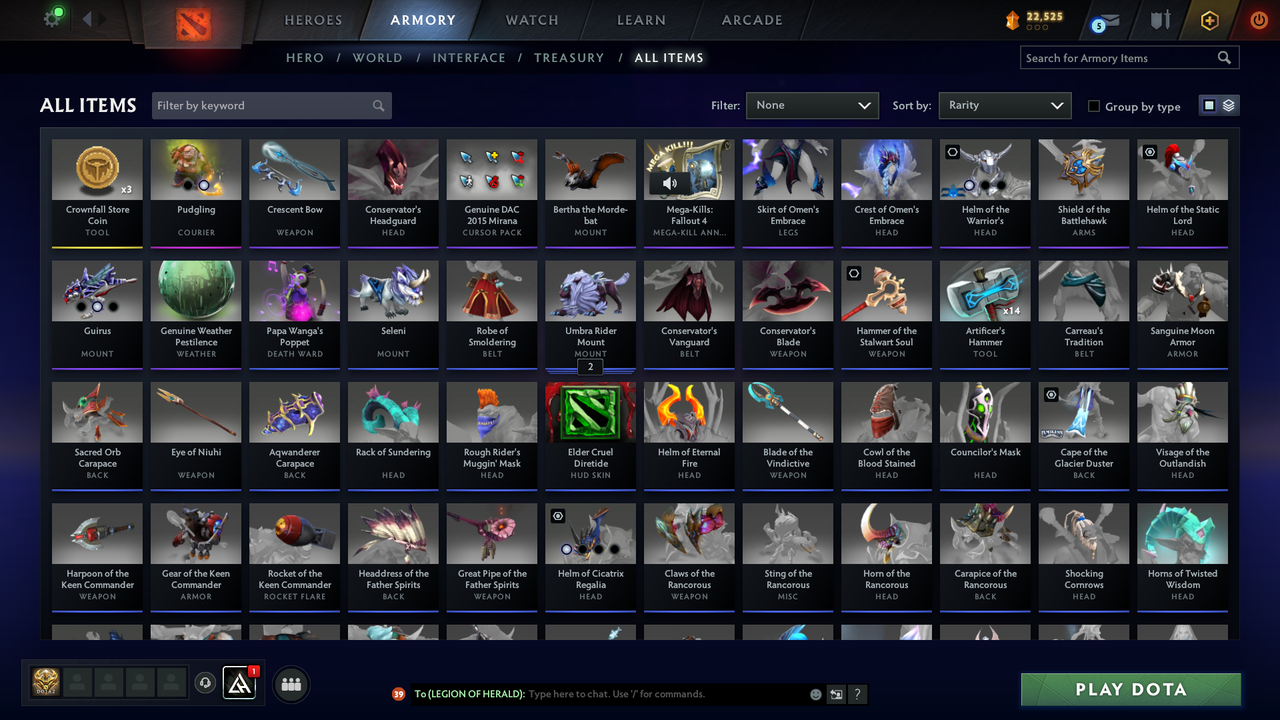
Task: Open the Filter dropdown set to None
Action: (812, 104)
